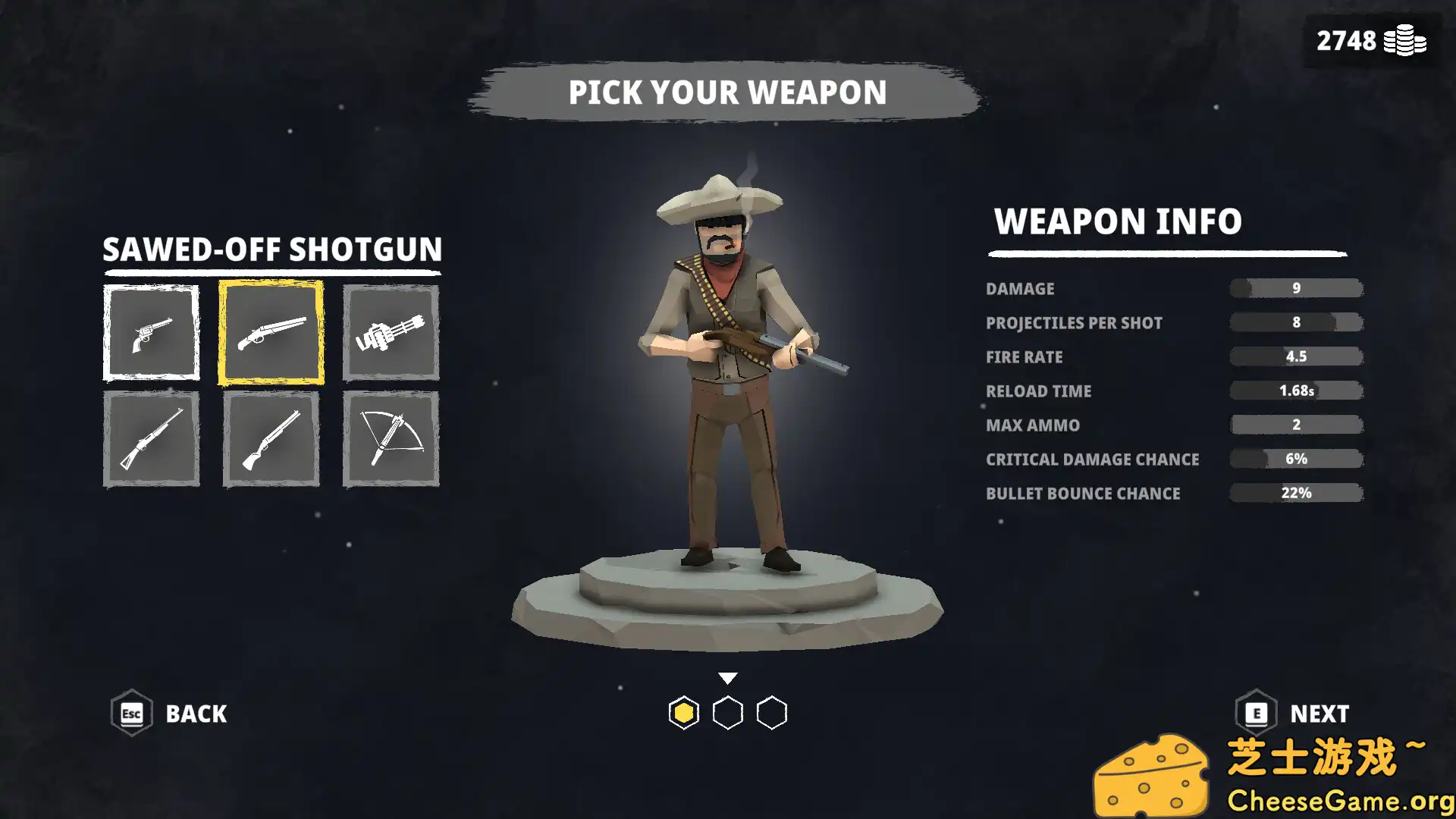Select the third hexagon page indicator
The height and width of the screenshot is (819, 1456).
772,713
